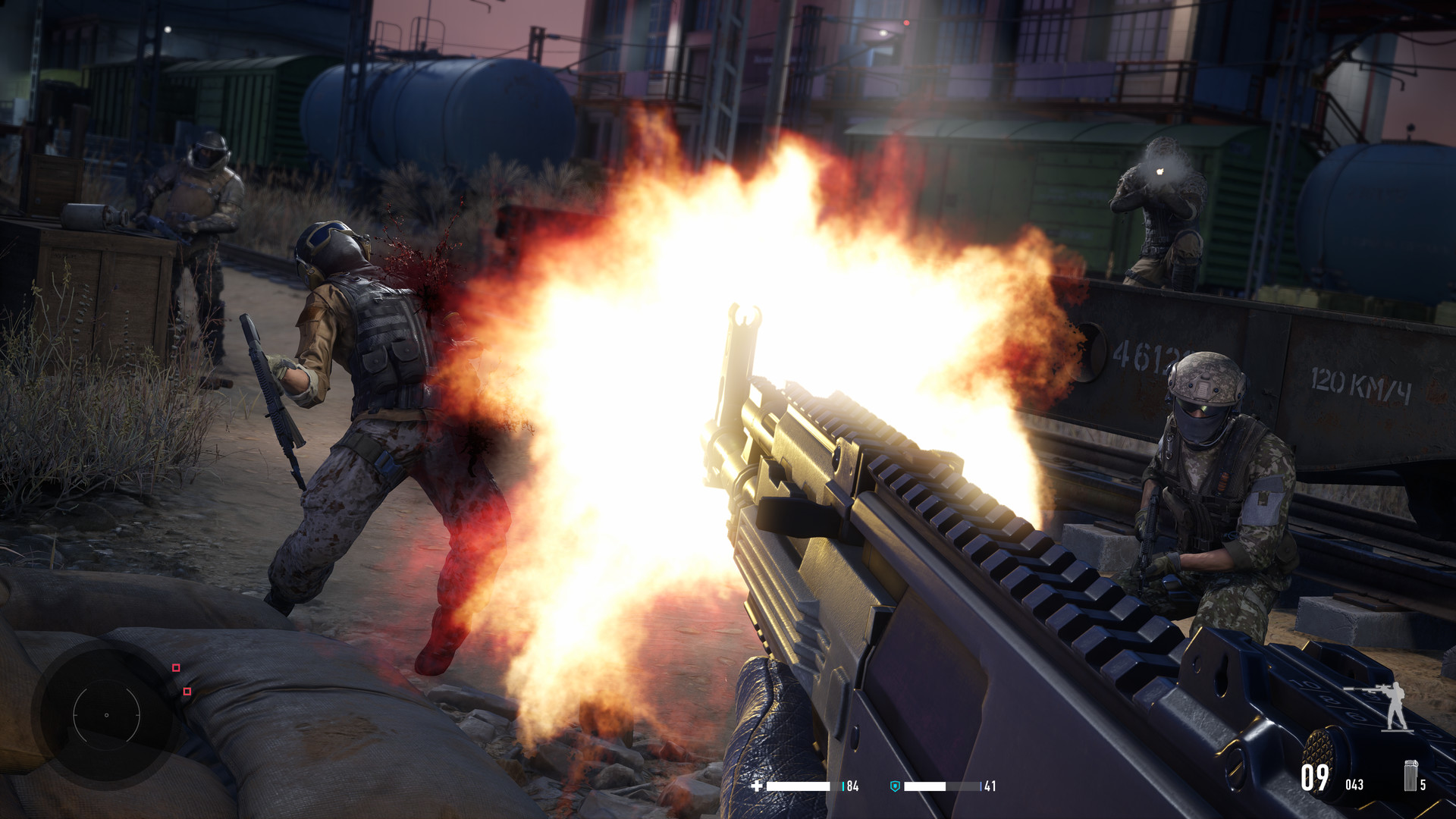Select the reserve ammo count 043
The image size is (1456, 819).
[1354, 783]
